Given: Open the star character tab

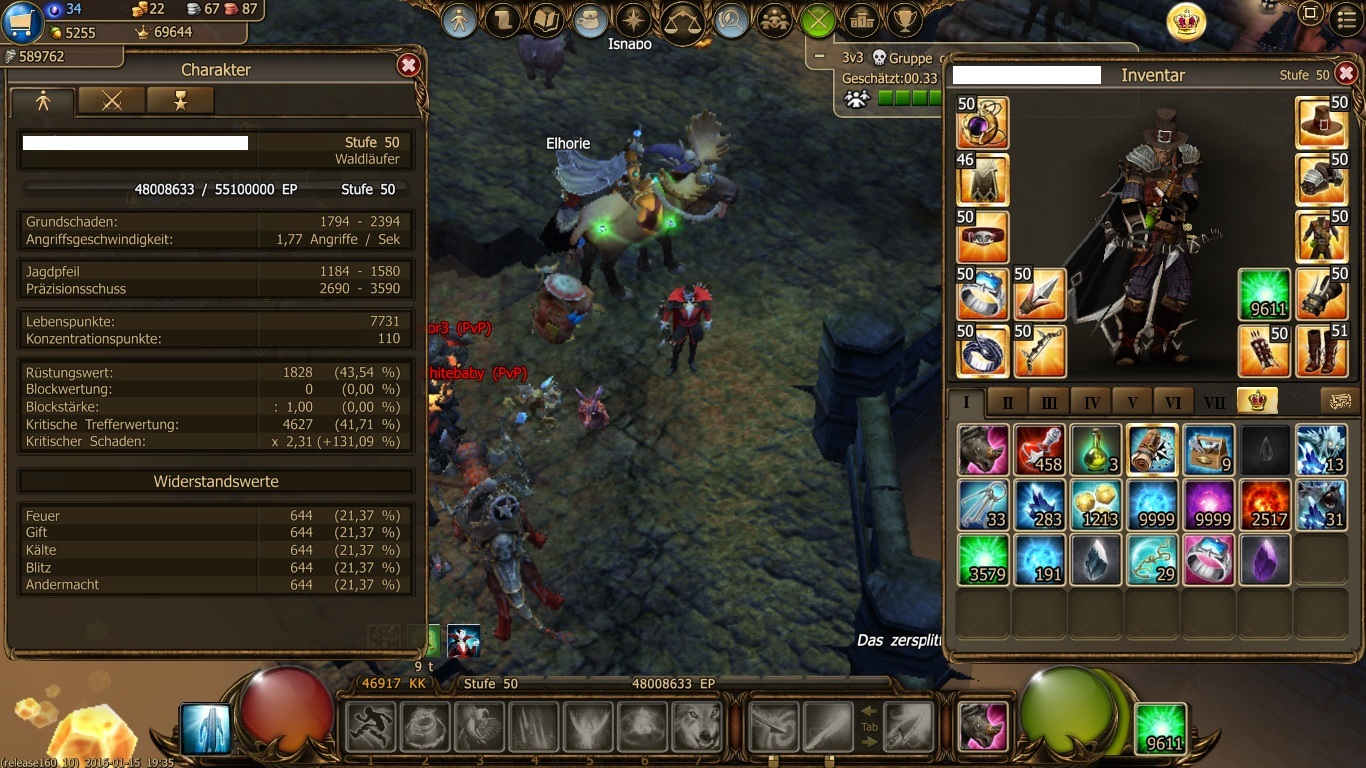Looking at the screenshot, I should [x=180, y=100].
